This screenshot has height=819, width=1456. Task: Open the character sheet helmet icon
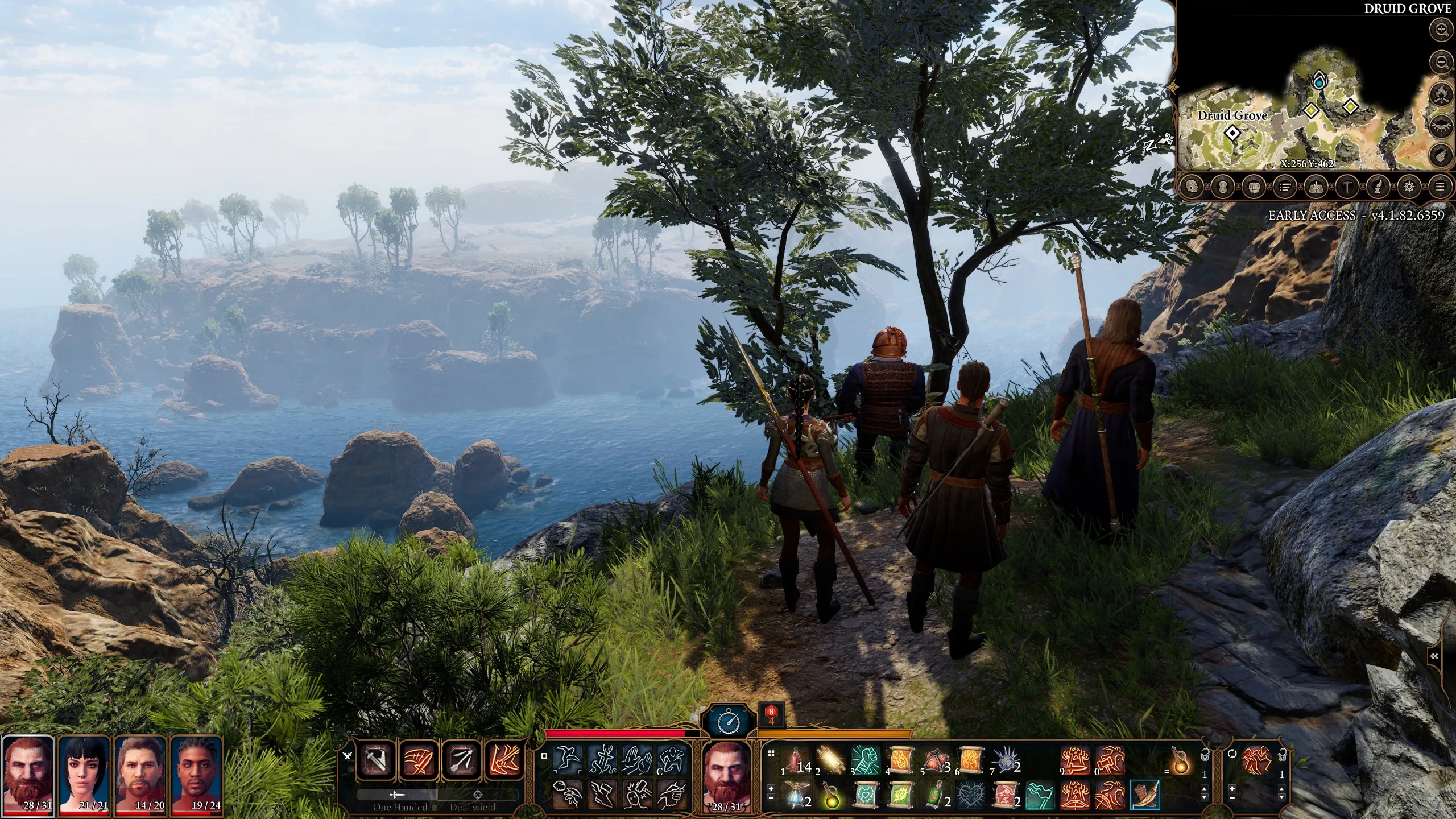pyautogui.click(x=1192, y=186)
